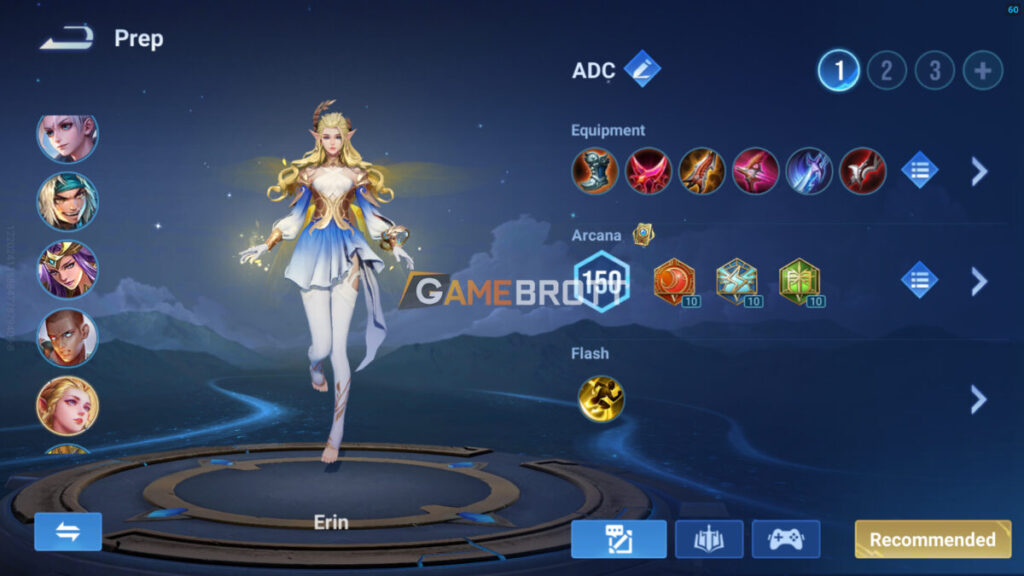Switch to build preset 2
1024x576 pixels.
click(886, 70)
